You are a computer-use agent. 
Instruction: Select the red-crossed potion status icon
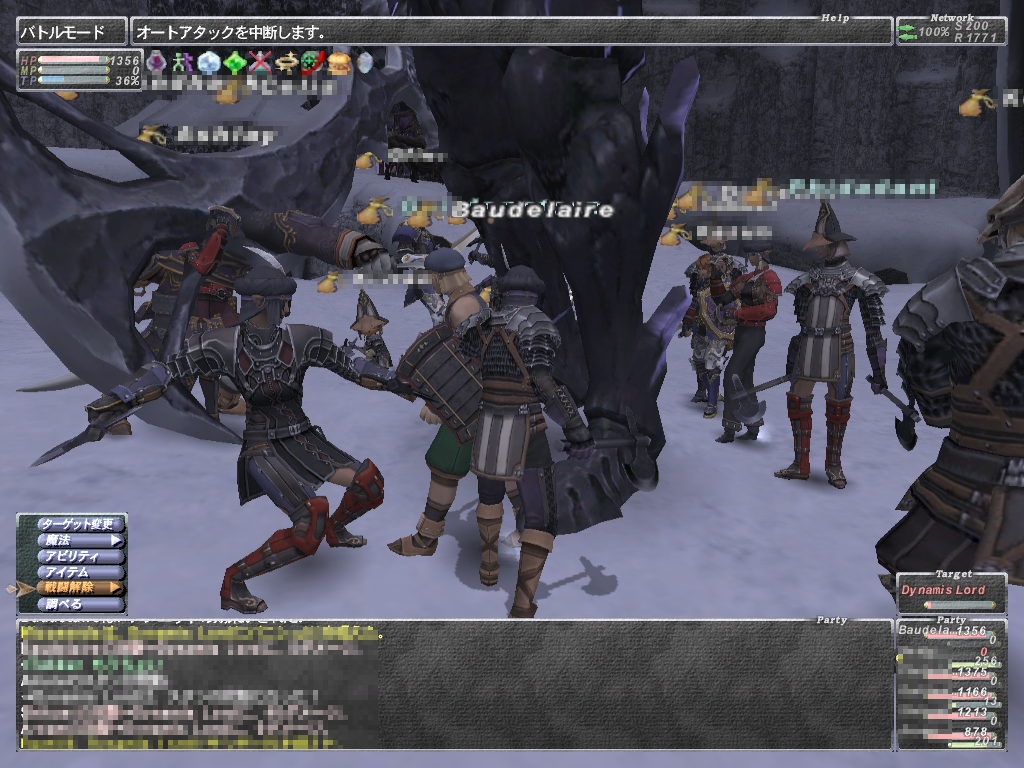click(x=261, y=63)
